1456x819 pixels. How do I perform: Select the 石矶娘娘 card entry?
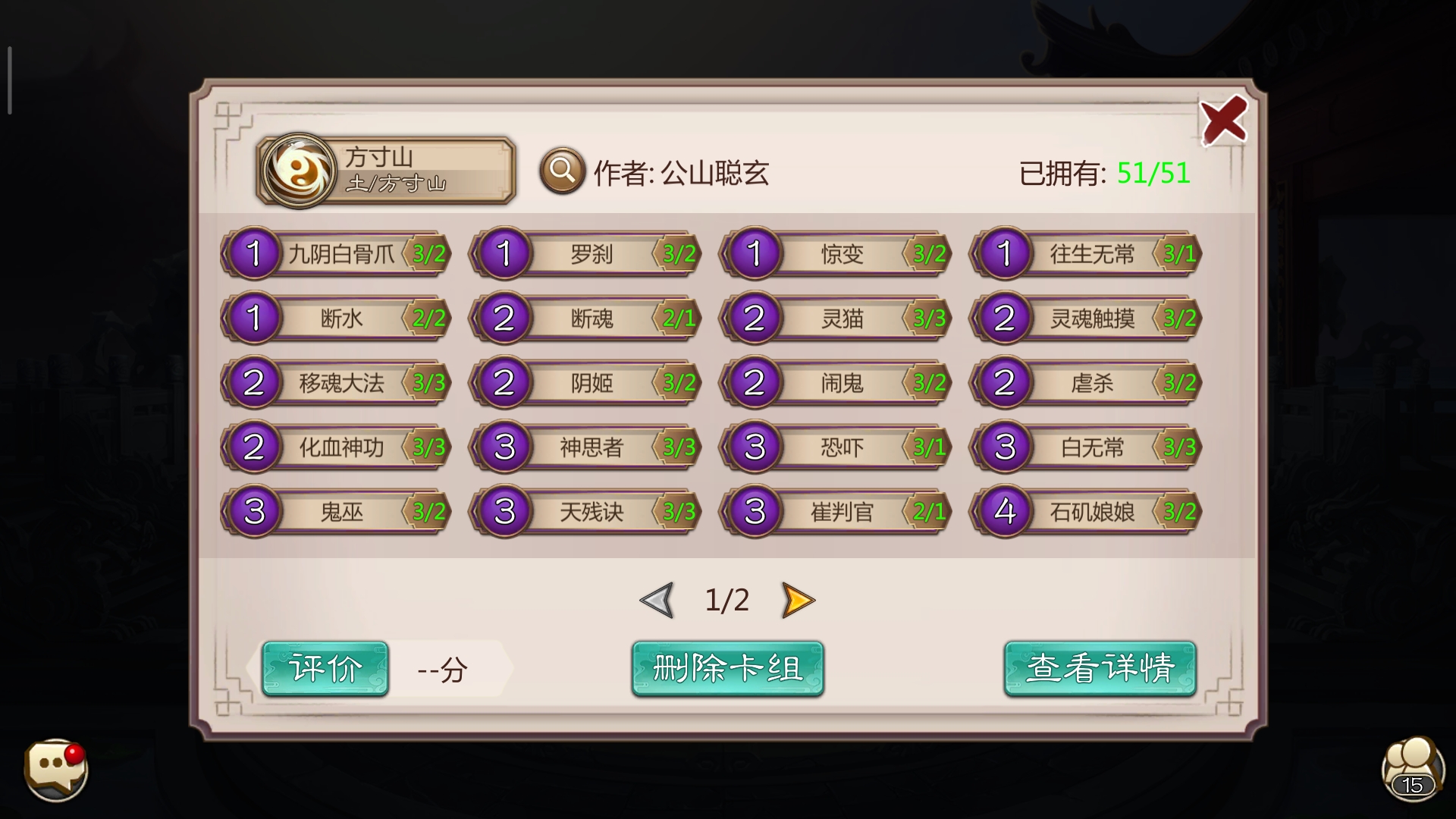click(x=1084, y=512)
